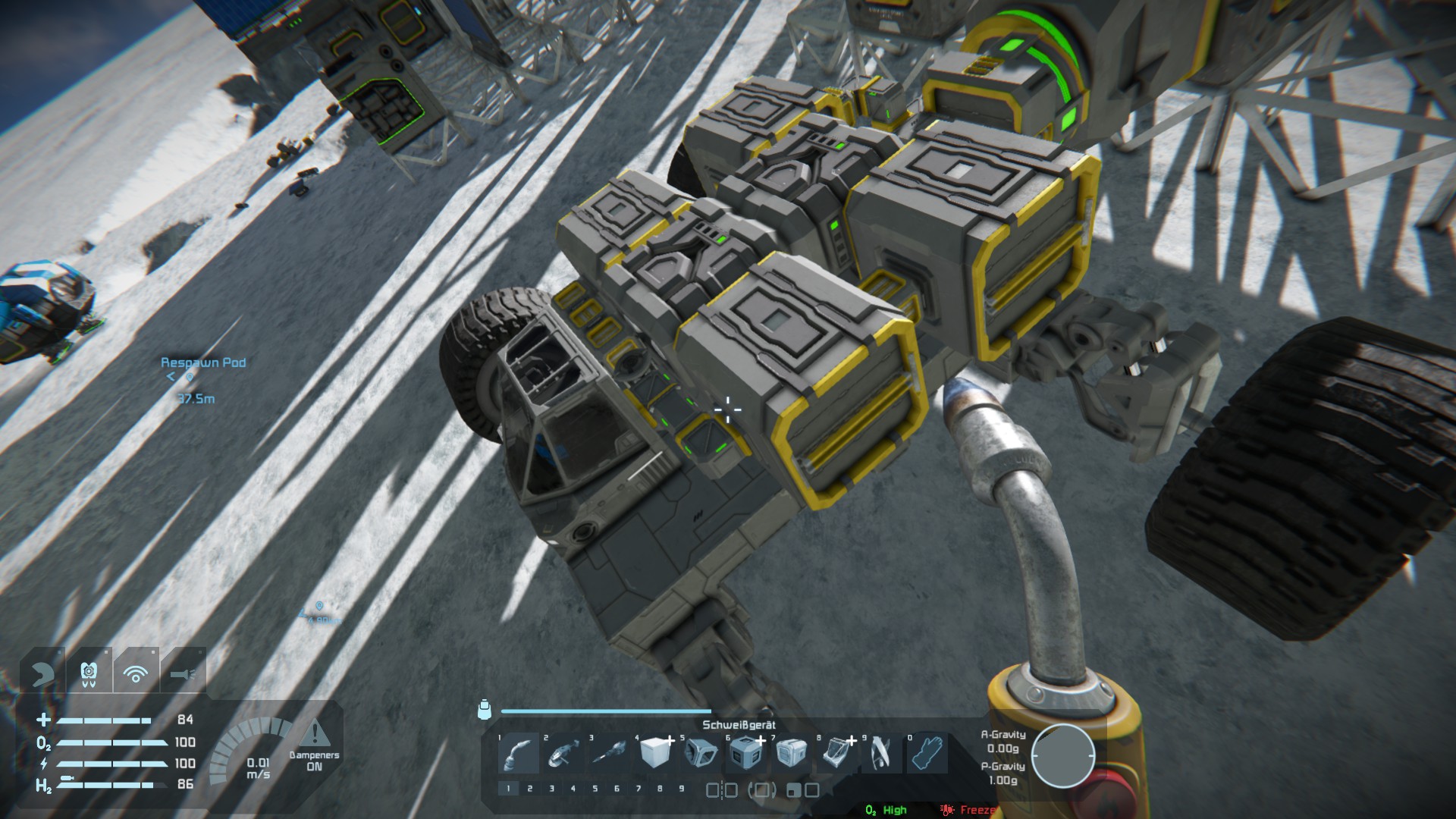Select the welder in hotbar slot 1
Viewport: 1456px width, 819px height.
[519, 753]
